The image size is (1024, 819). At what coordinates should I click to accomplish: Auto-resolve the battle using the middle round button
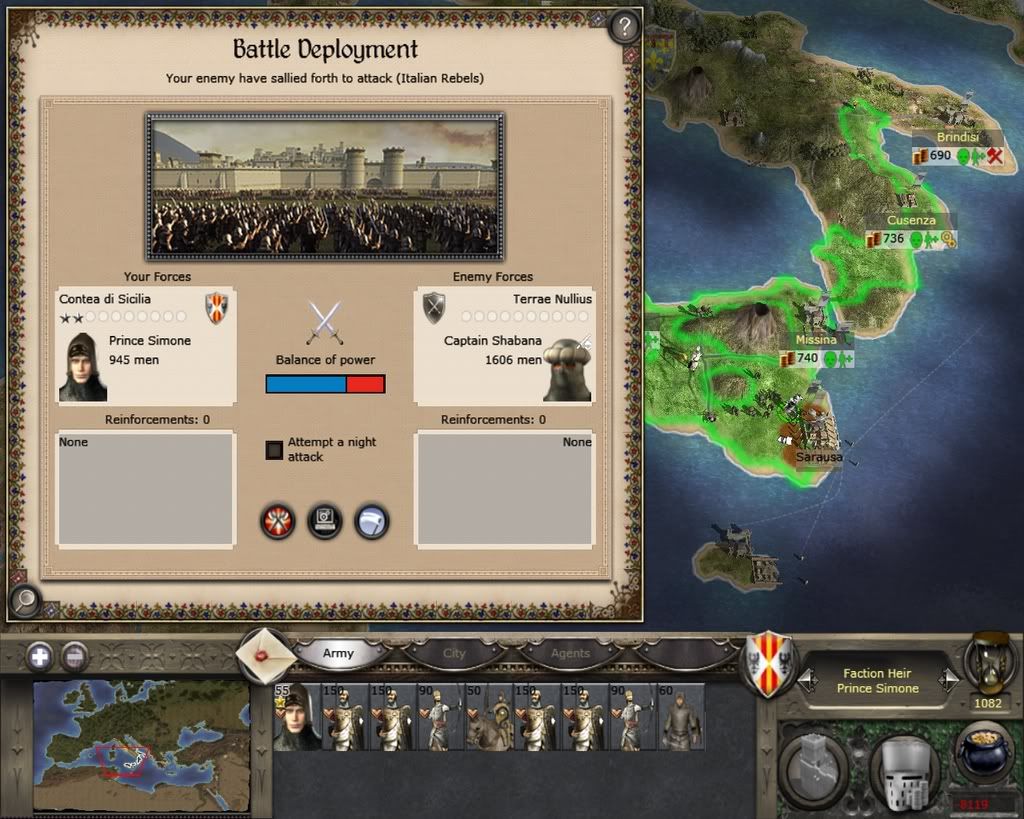[325, 521]
